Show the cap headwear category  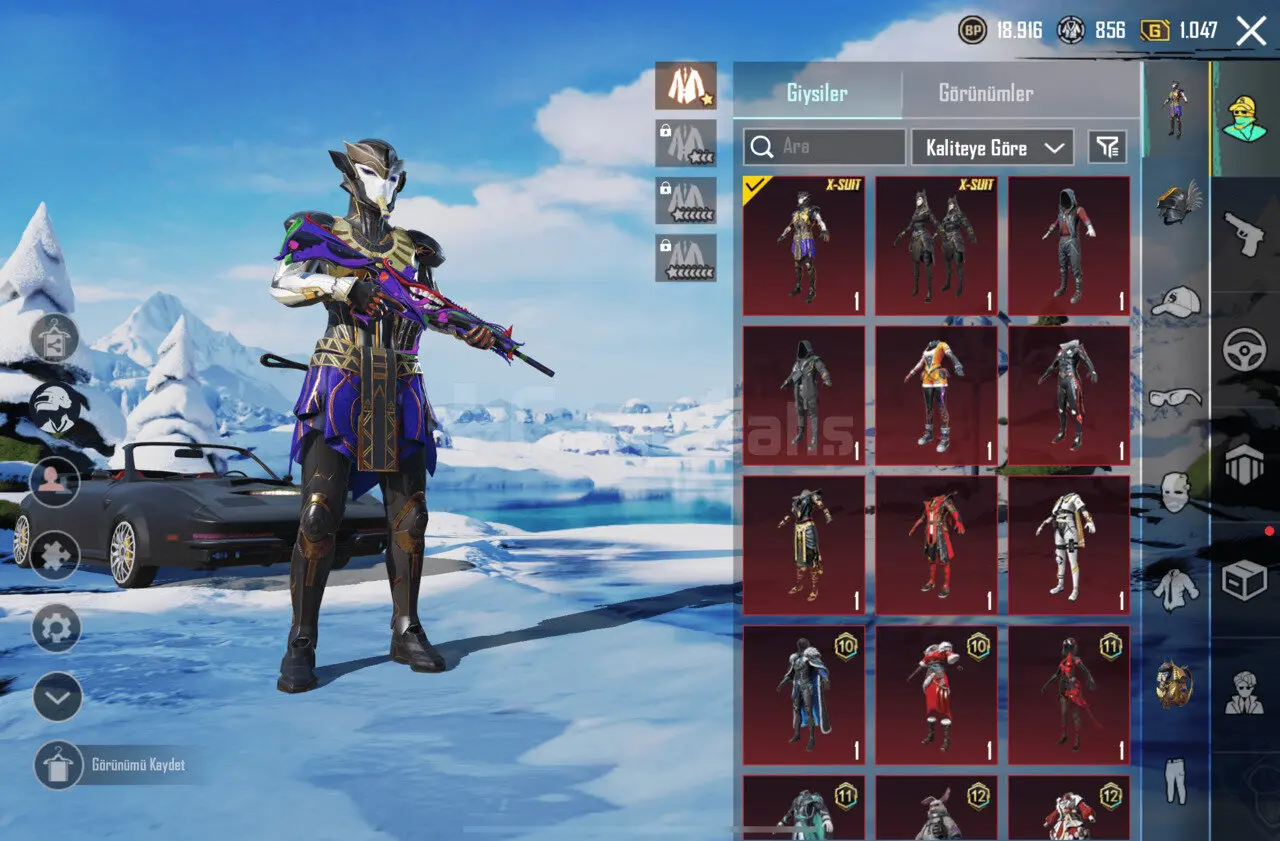click(1176, 300)
